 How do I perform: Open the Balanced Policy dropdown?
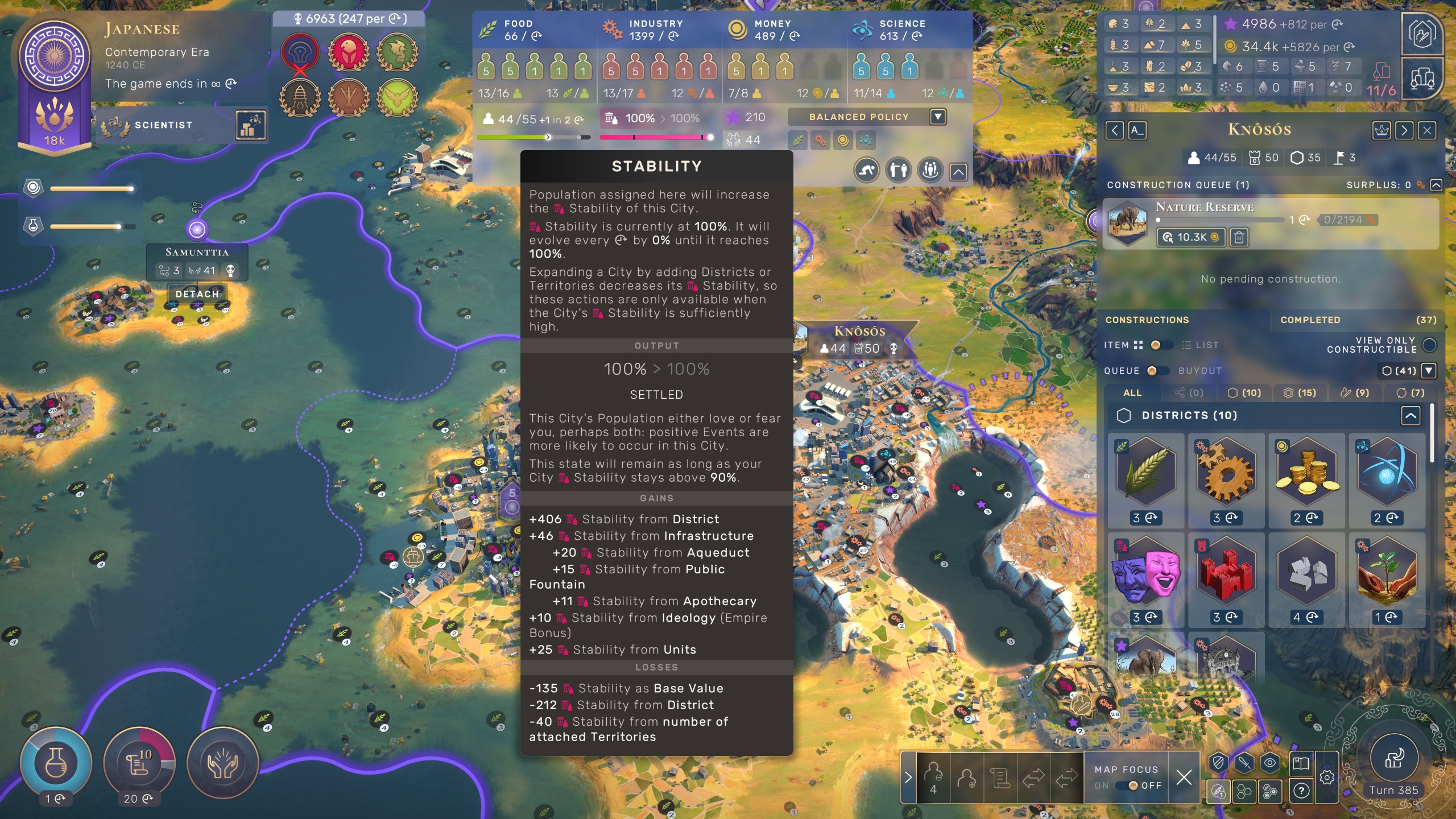[938, 117]
